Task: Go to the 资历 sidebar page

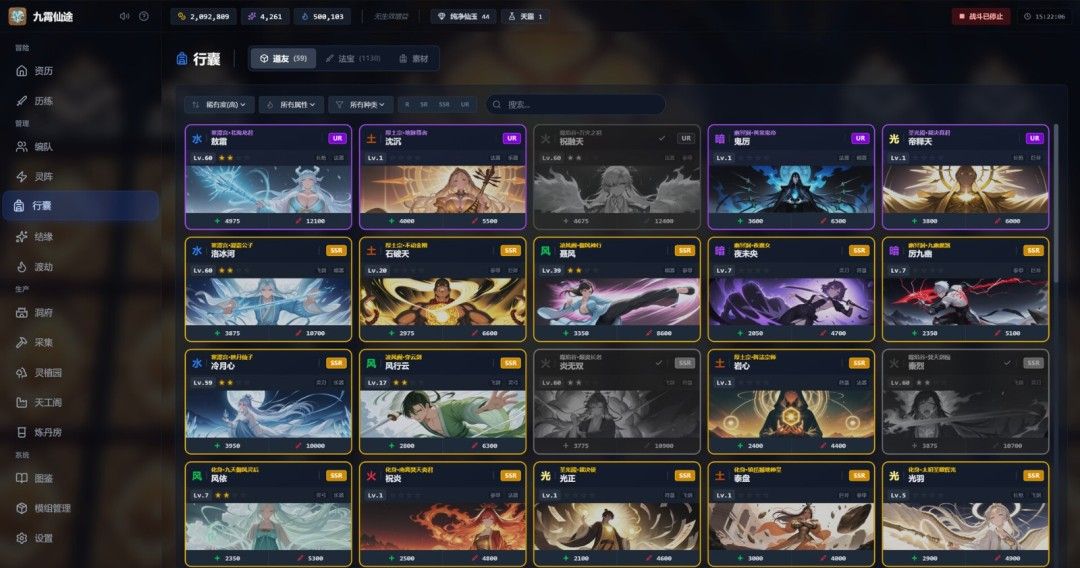Action: [43, 71]
